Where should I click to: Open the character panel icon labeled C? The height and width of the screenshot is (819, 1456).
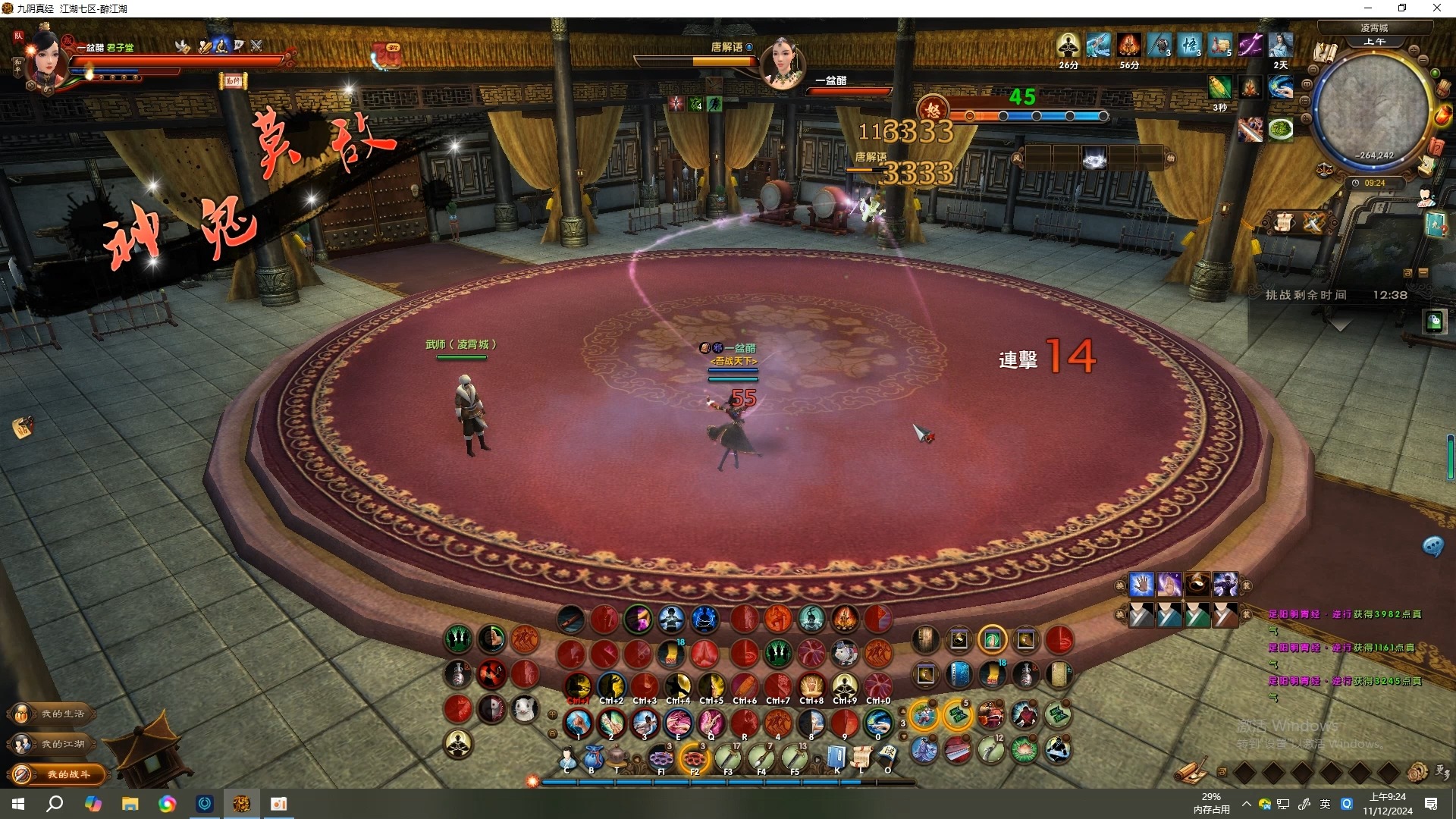pos(567,757)
